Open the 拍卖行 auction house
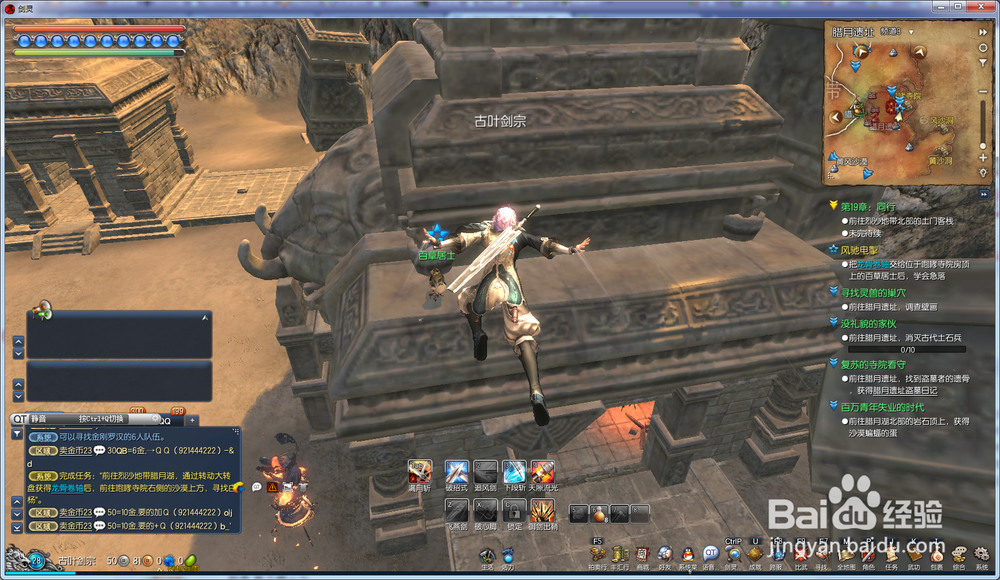The height and width of the screenshot is (580, 1000). 597,554
